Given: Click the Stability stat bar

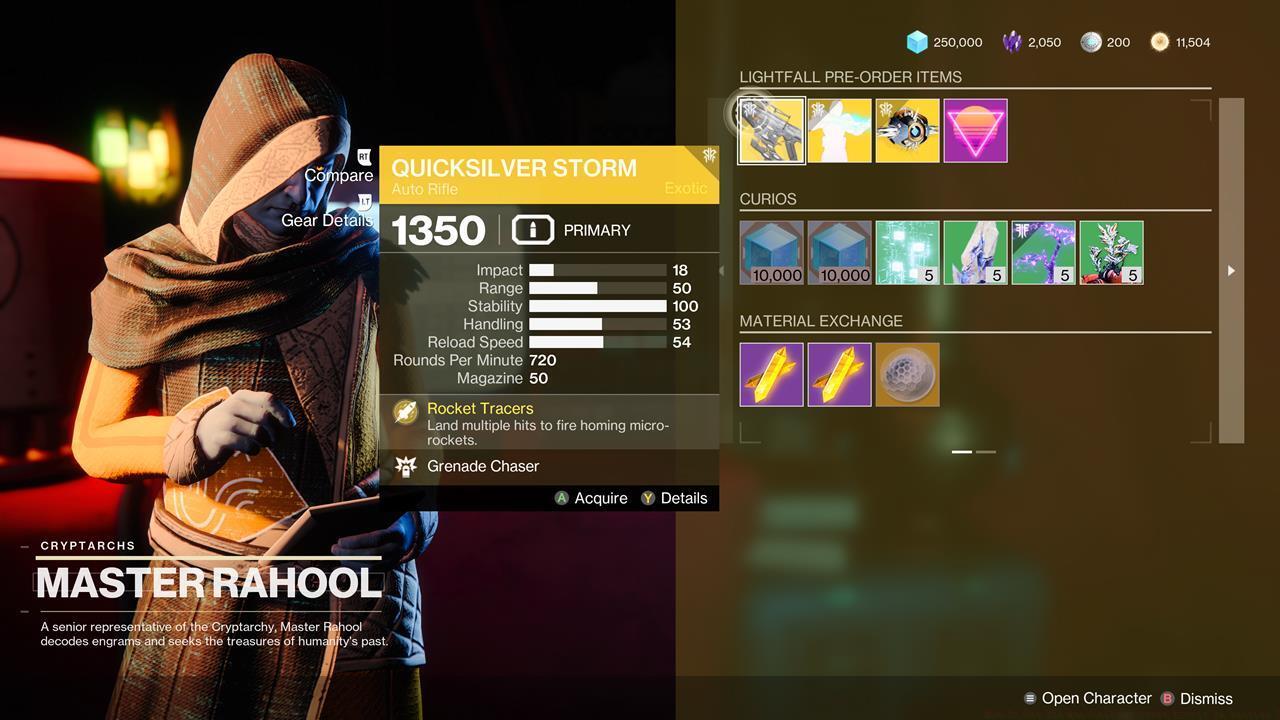Looking at the screenshot, I should (597, 306).
